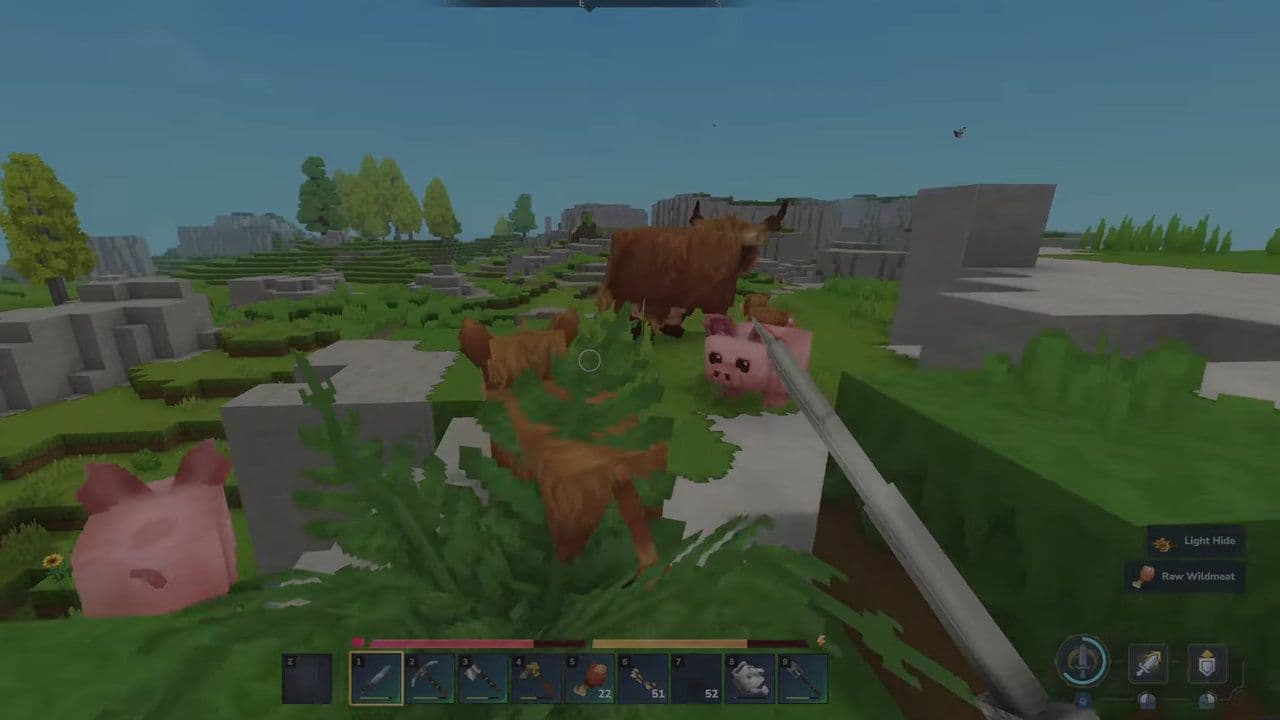Open the sword attack ability button
The width and height of the screenshot is (1280, 720).
(1147, 663)
